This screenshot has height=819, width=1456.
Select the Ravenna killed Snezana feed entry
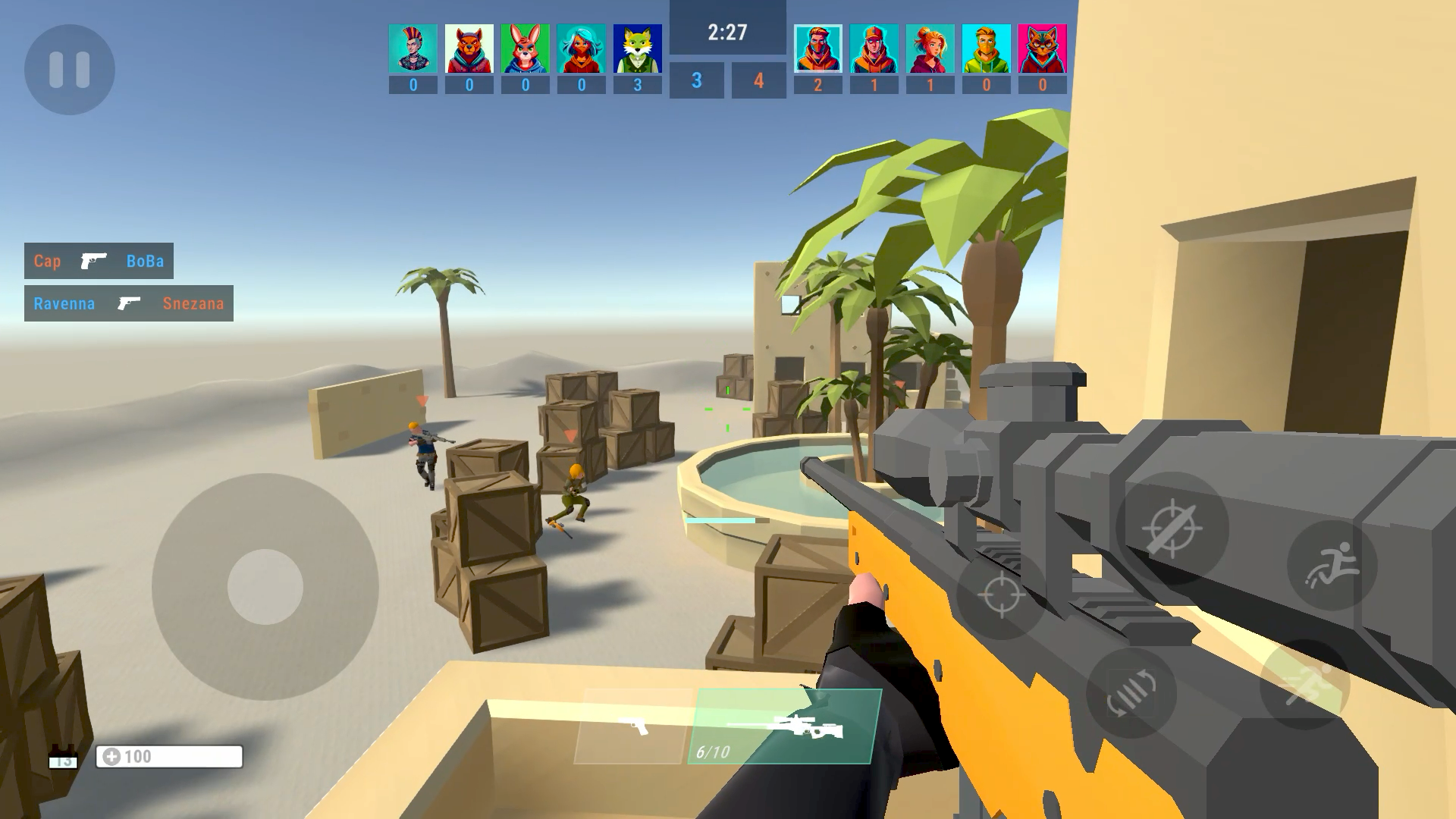(128, 303)
